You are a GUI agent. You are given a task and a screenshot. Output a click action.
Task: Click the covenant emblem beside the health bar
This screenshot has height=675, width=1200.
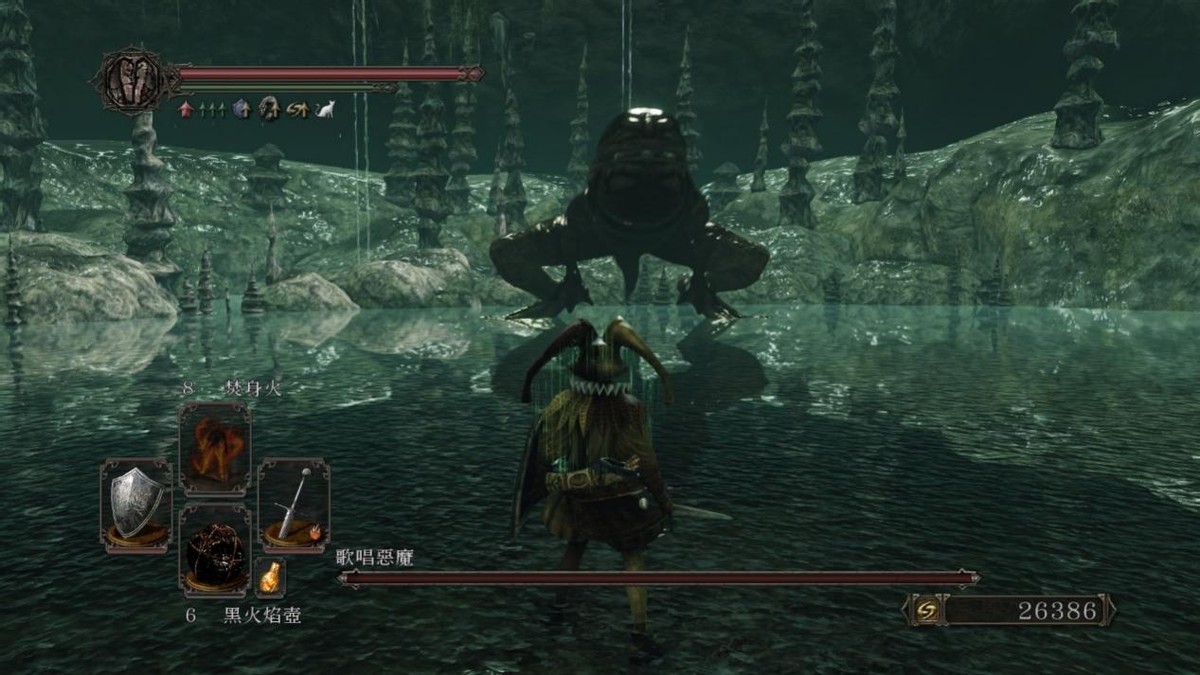coord(133,79)
